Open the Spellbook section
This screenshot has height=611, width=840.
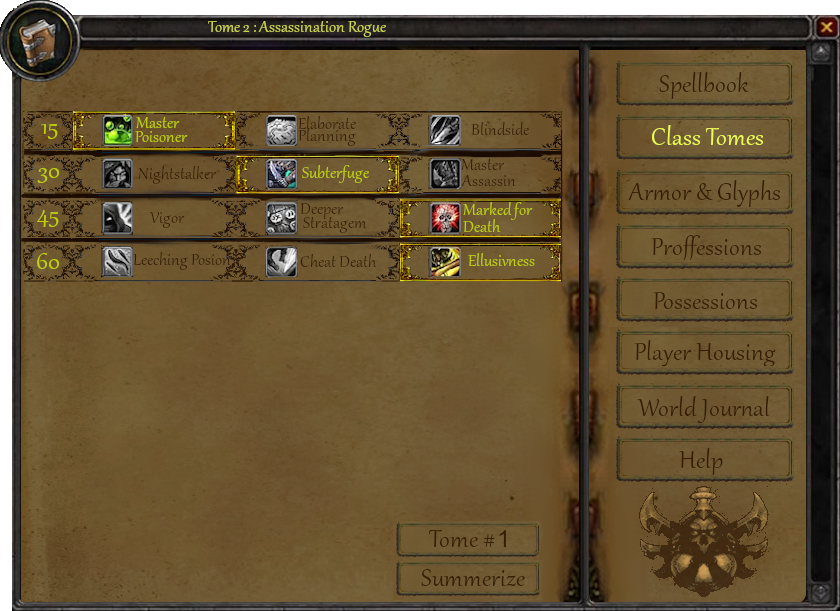(704, 85)
